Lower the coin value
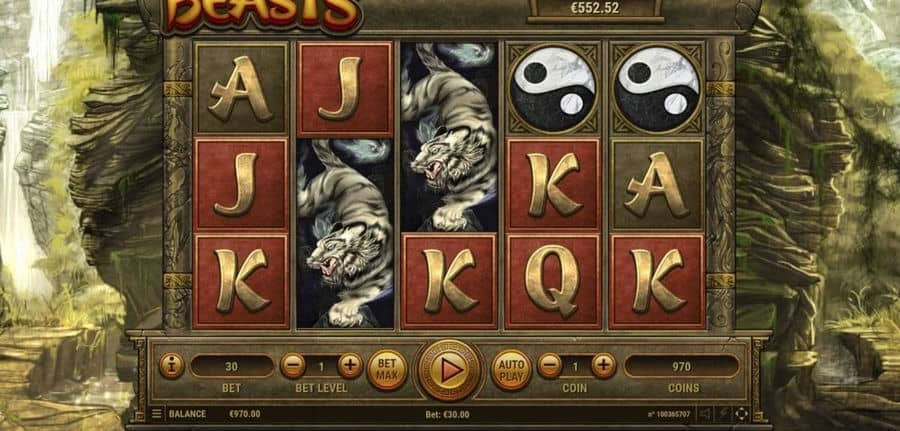Image resolution: width=900 pixels, height=431 pixels. pos(549,366)
